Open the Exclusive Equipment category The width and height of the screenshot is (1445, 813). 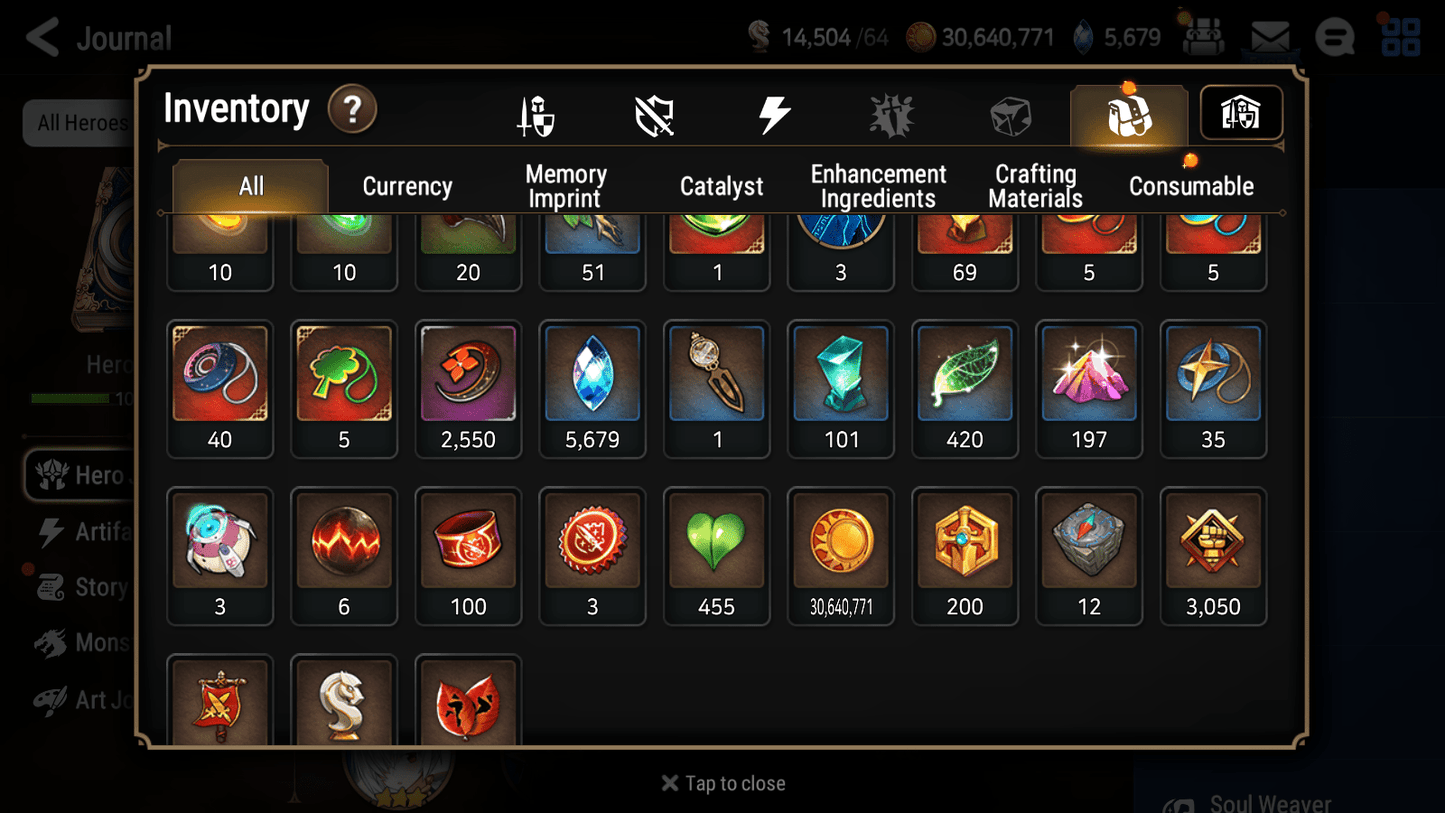[654, 113]
